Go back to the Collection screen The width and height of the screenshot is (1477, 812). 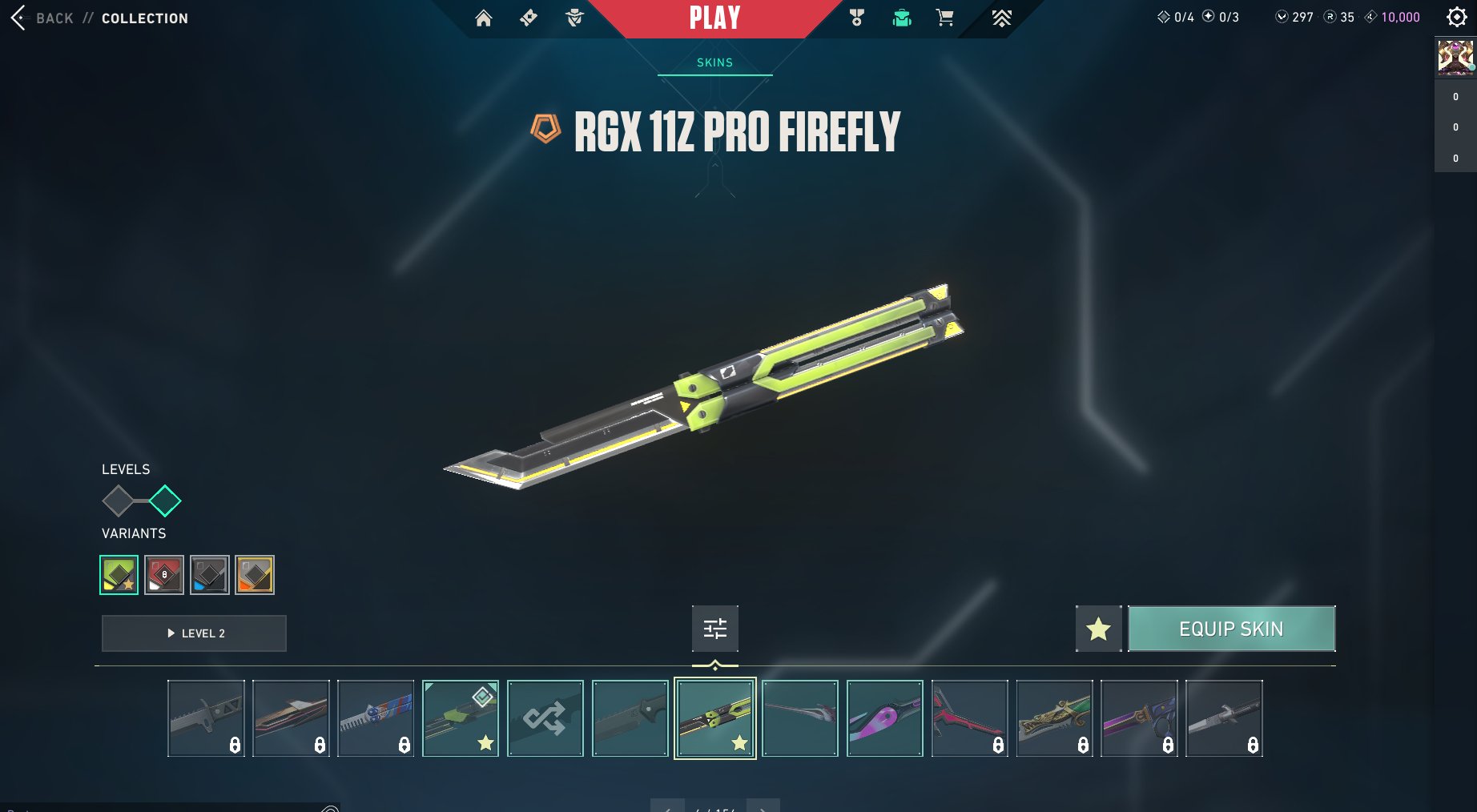[x=54, y=18]
